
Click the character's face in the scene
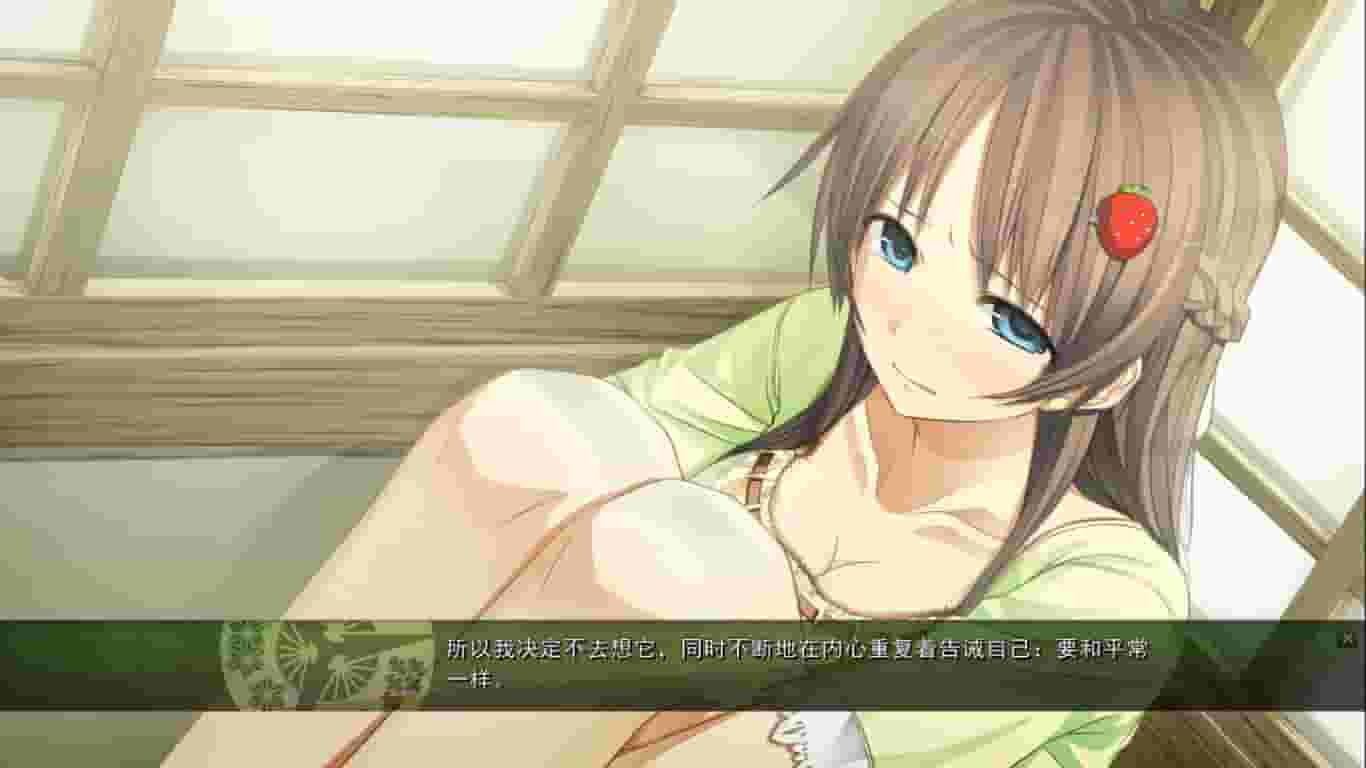click(955, 300)
